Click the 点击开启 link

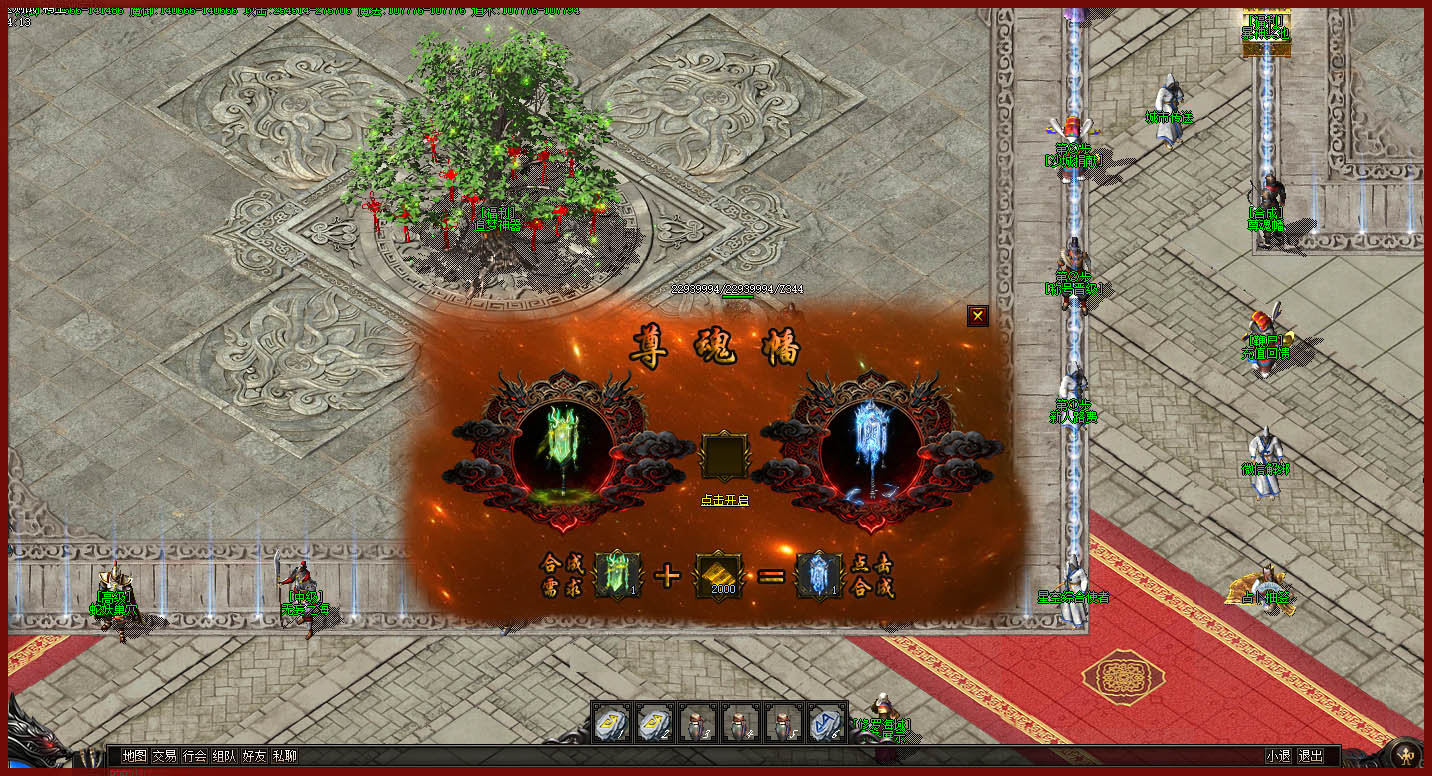click(724, 500)
